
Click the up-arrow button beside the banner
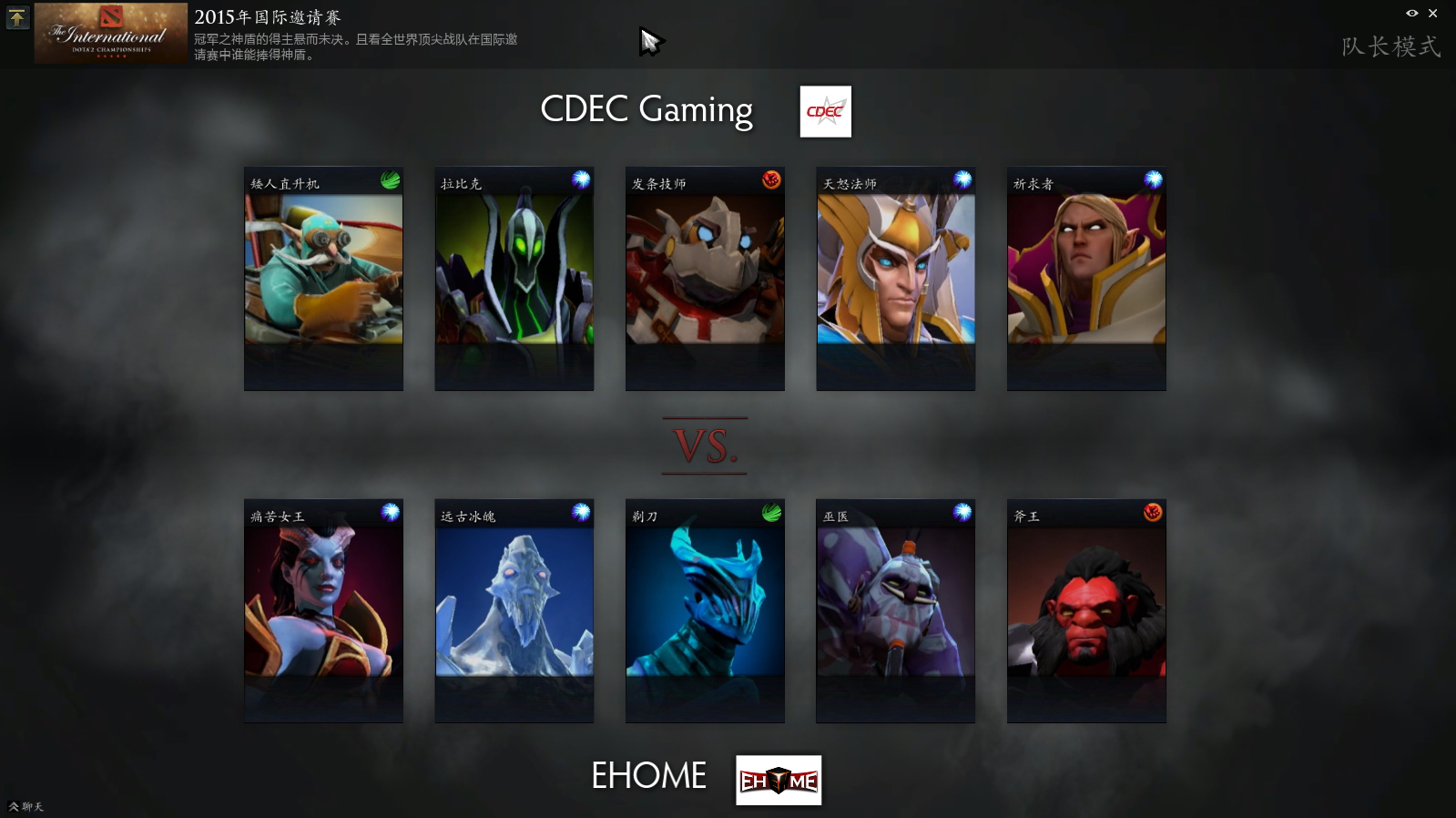point(17,17)
